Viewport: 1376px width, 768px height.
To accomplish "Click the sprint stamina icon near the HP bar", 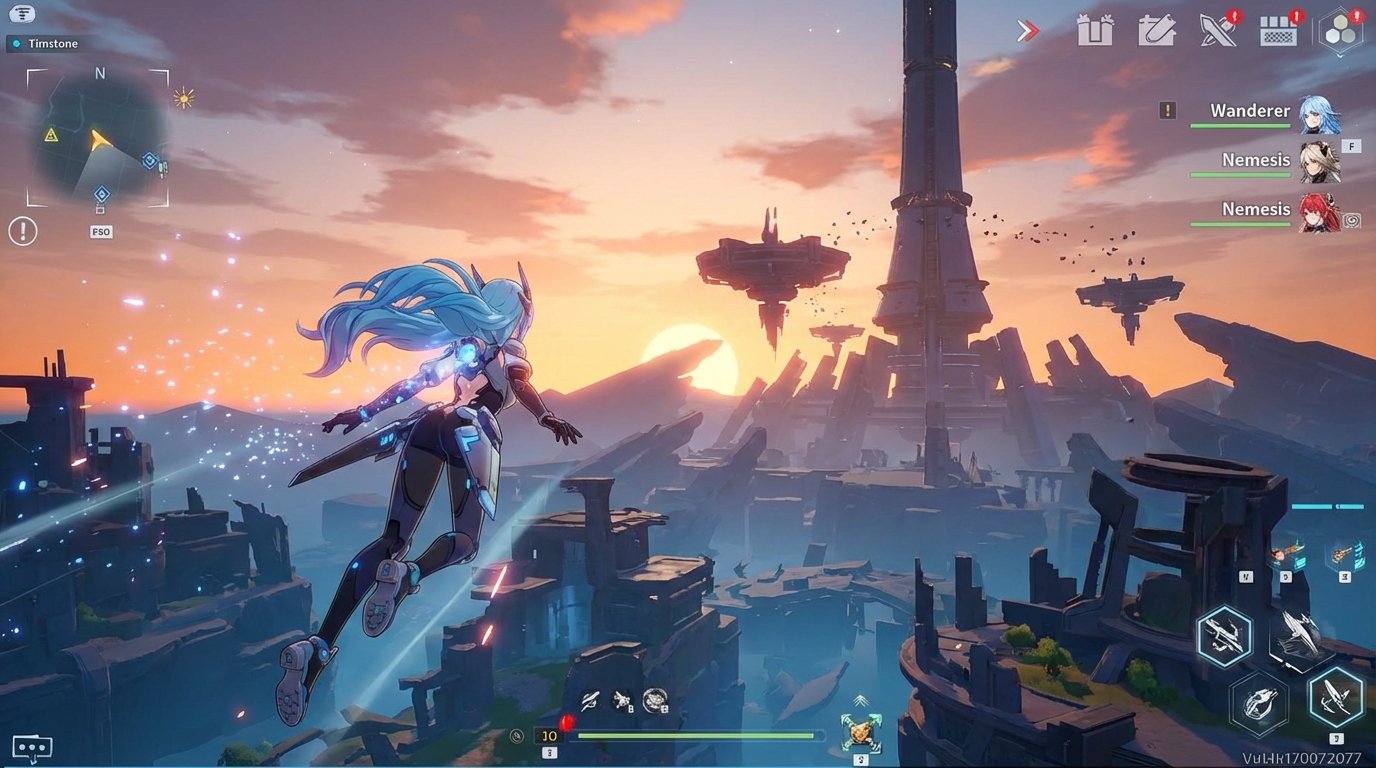I will click(x=516, y=736).
